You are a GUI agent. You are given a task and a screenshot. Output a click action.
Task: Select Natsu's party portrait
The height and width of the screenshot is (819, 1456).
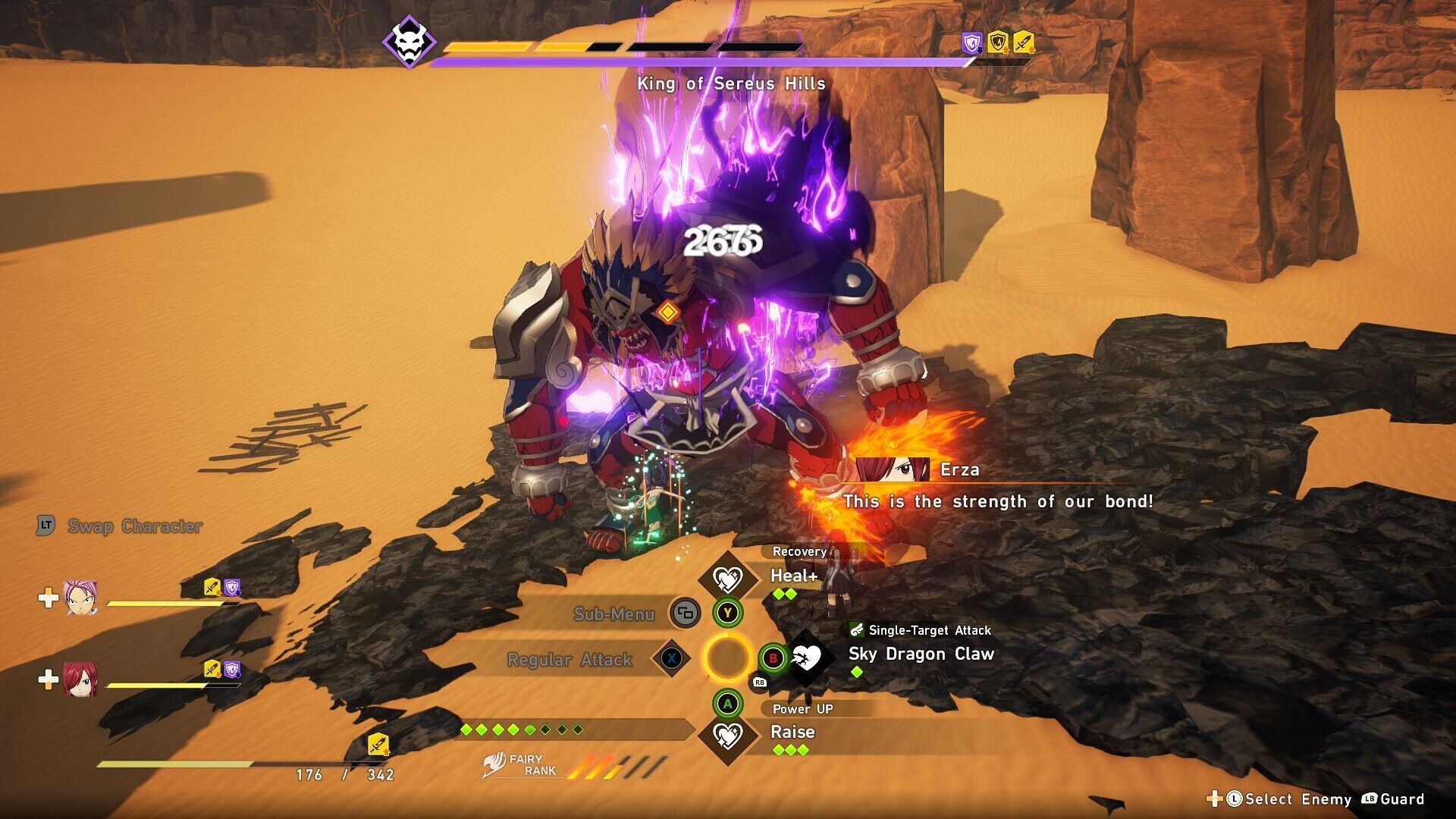click(x=79, y=598)
